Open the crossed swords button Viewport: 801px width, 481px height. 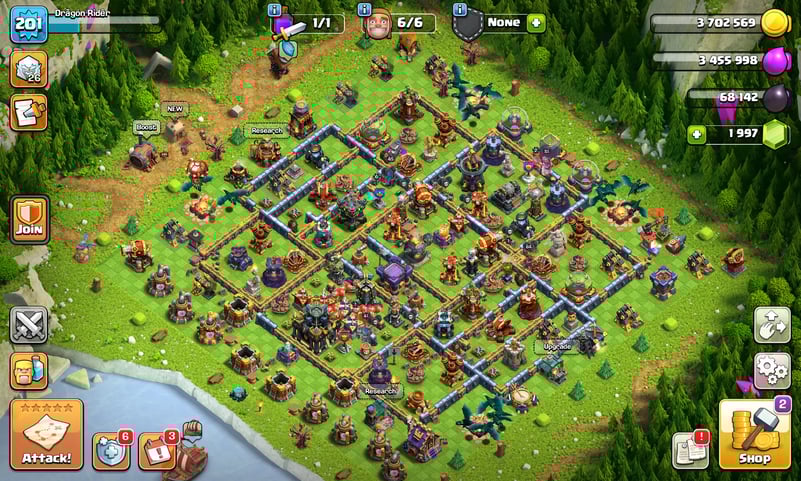point(28,325)
